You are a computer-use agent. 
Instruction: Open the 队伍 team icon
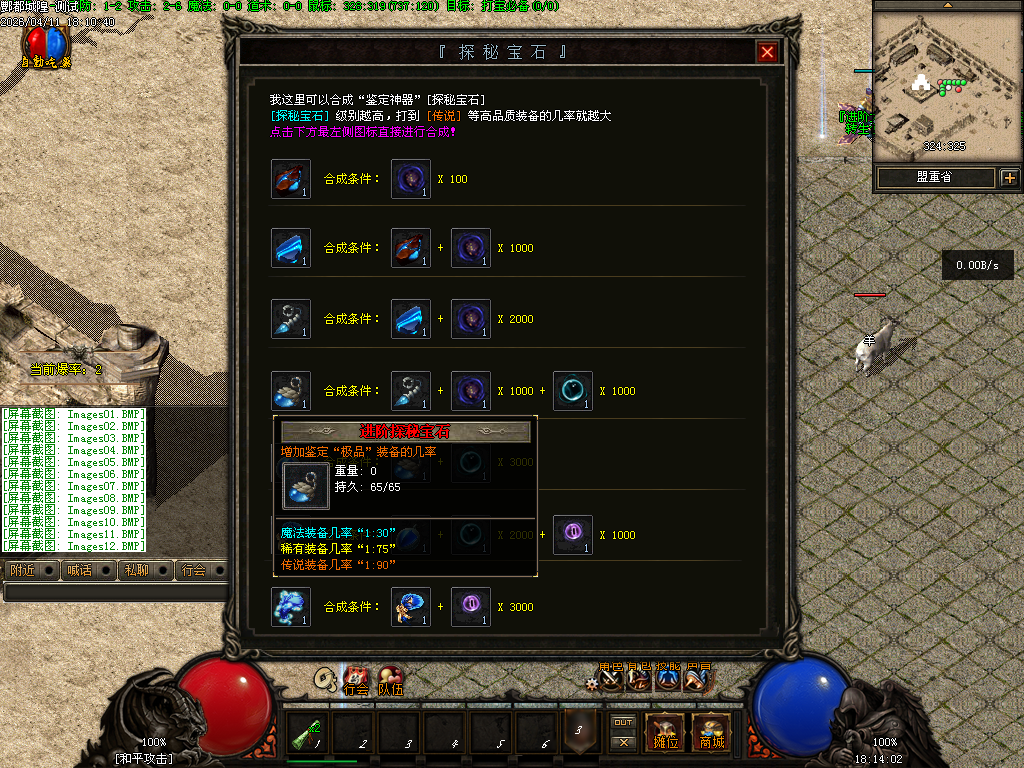click(390, 681)
